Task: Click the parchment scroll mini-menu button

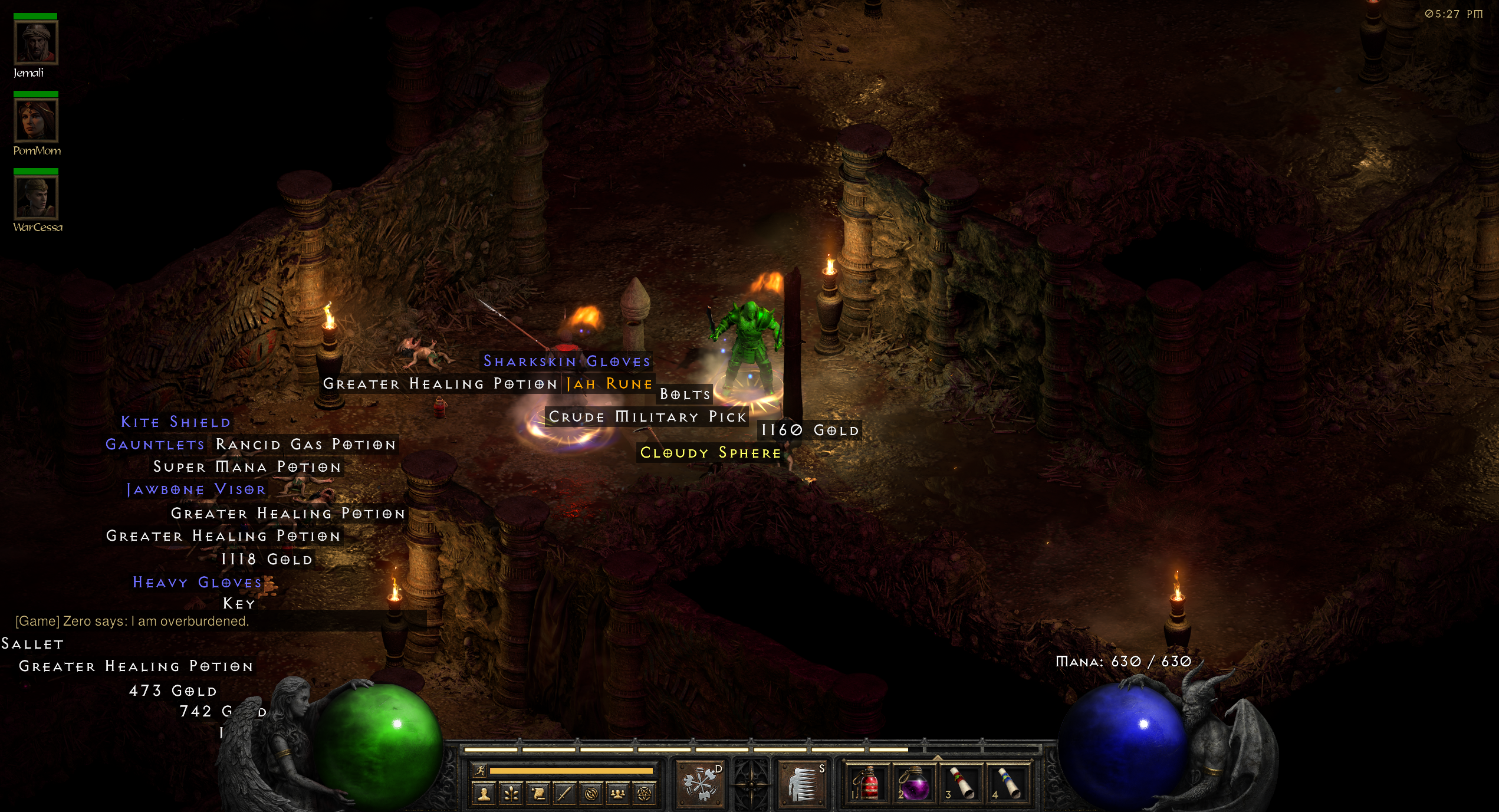Action: pos(538,794)
